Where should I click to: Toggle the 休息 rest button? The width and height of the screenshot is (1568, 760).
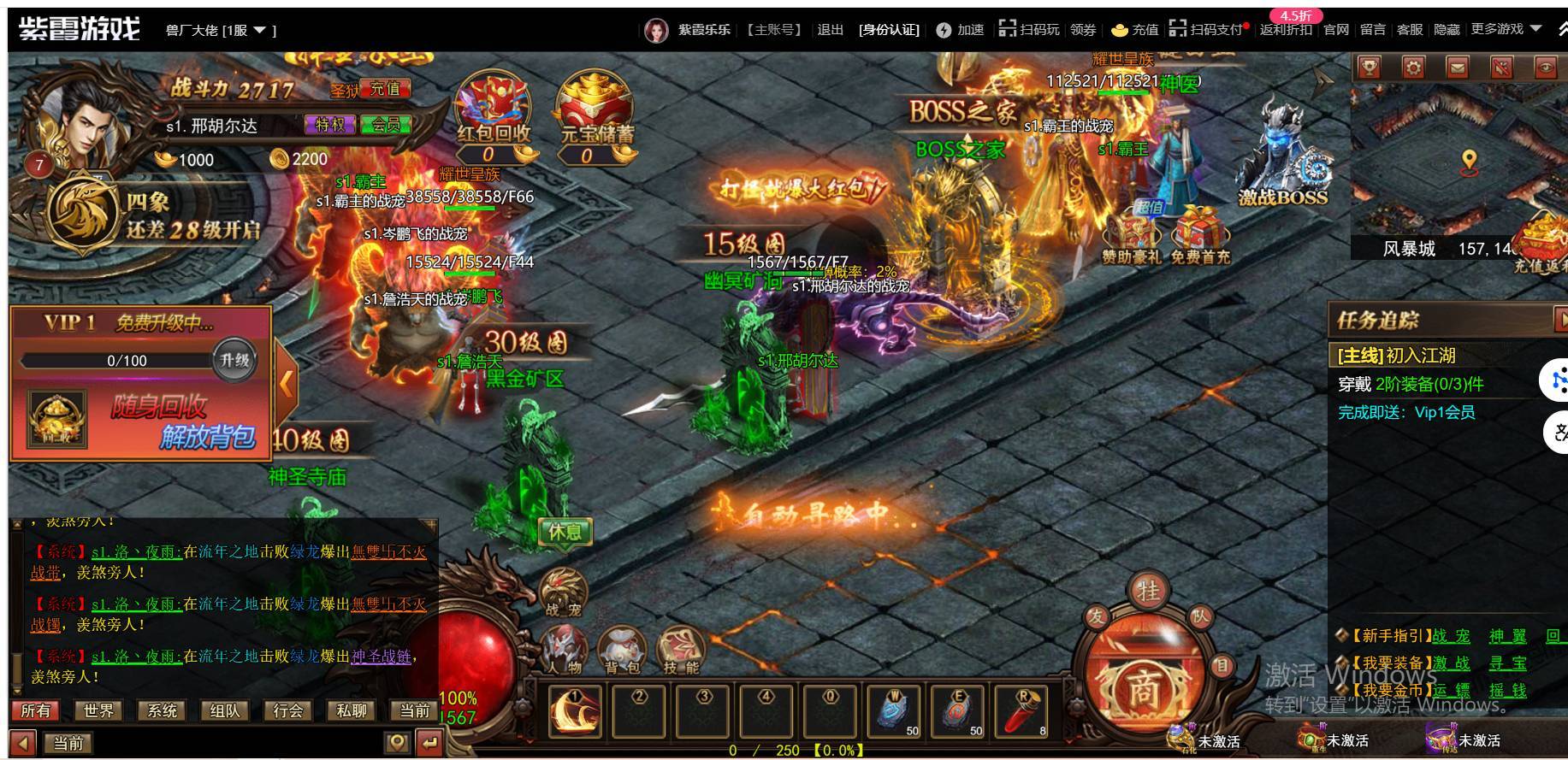click(565, 532)
